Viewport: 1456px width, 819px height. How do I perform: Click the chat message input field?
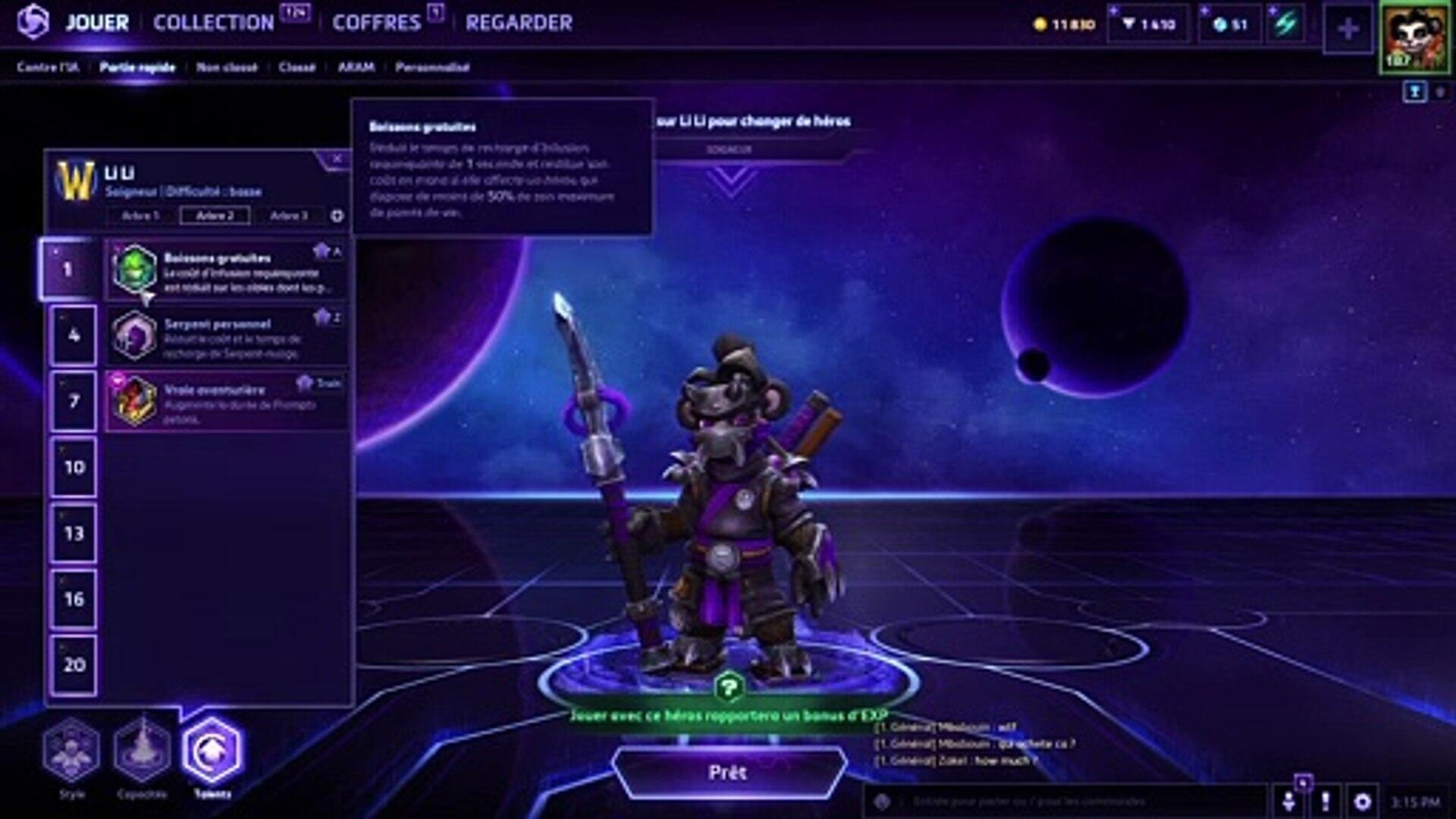1062,801
